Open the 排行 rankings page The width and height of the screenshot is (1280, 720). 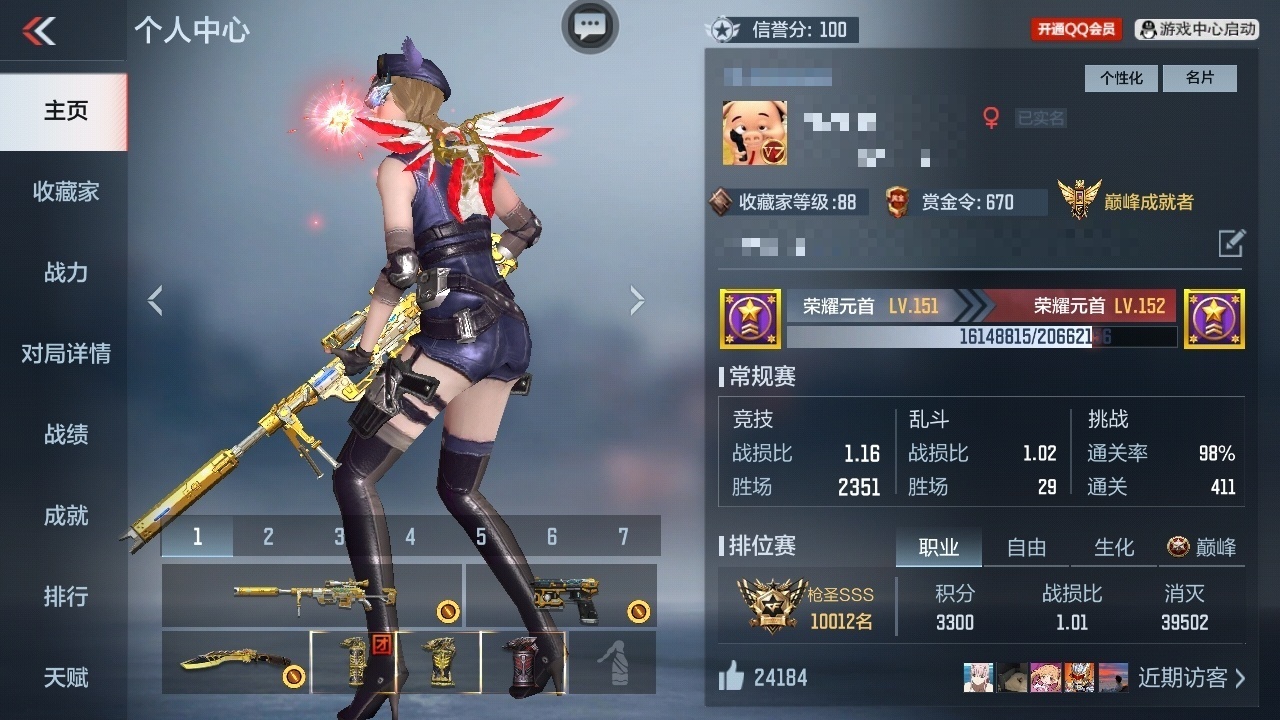coord(65,596)
